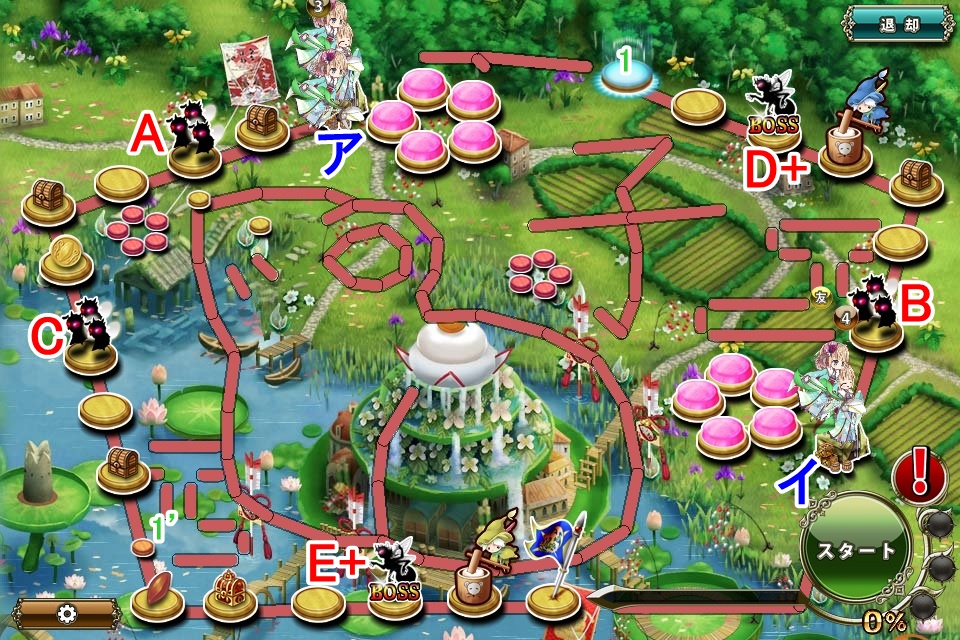Screen dimensions: 960x640
Task: Hit the green スタート start button
Action: coord(856,549)
